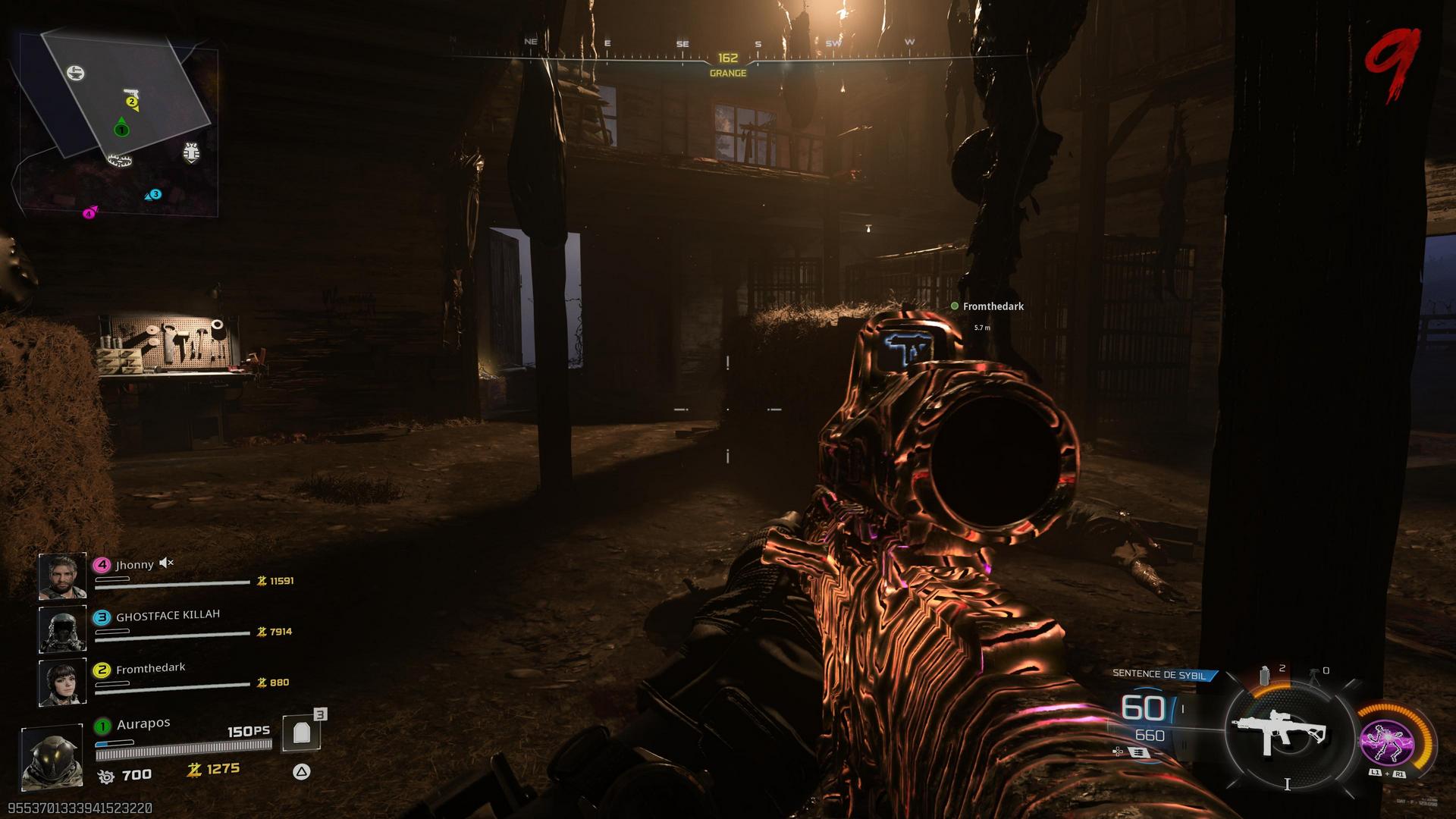This screenshot has width=1456, height=819.
Task: Select GHOSTFACE KILLAH's squad portrait
Action: [x=63, y=629]
